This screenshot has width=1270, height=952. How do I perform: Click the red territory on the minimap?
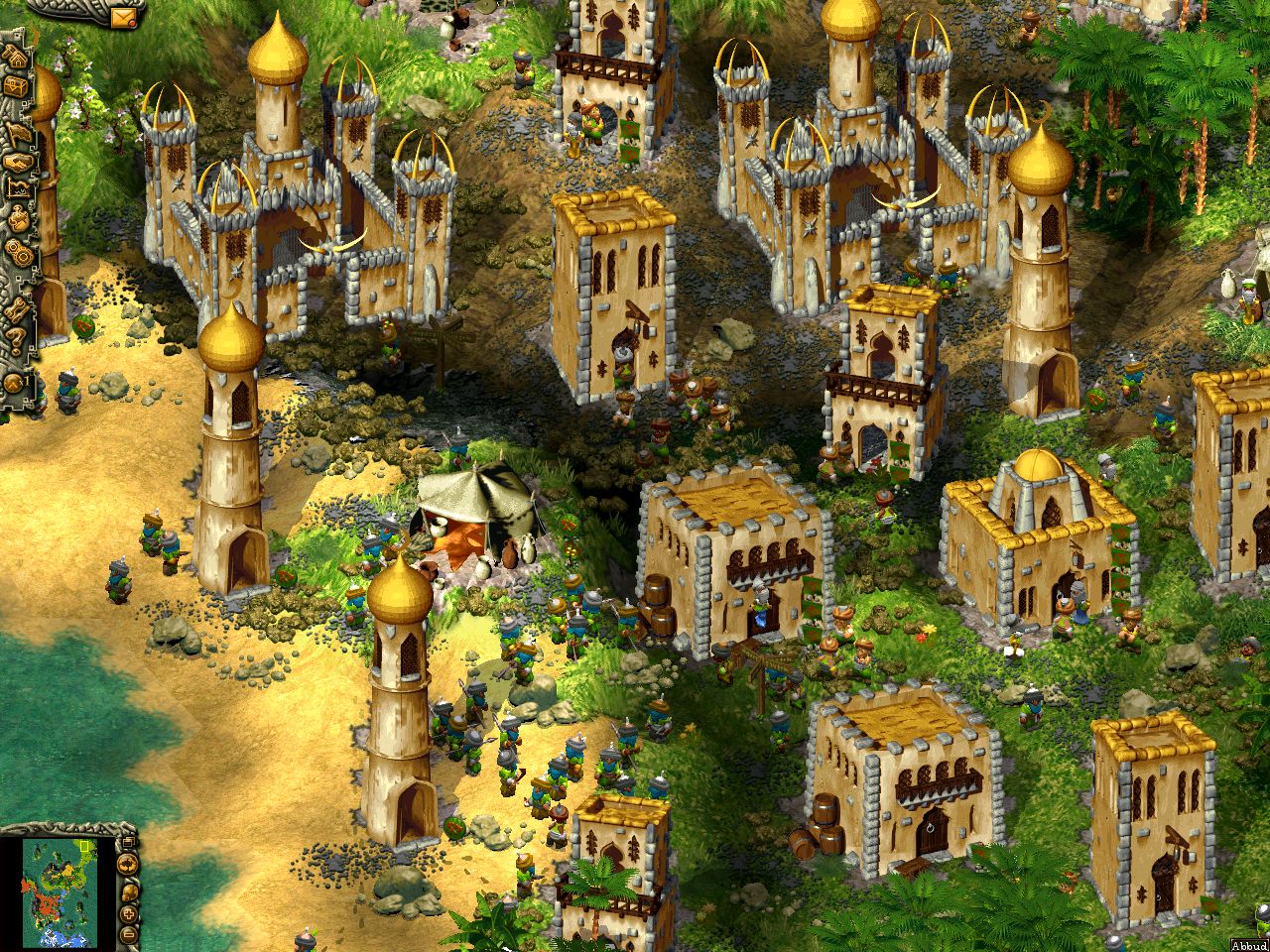[45, 903]
